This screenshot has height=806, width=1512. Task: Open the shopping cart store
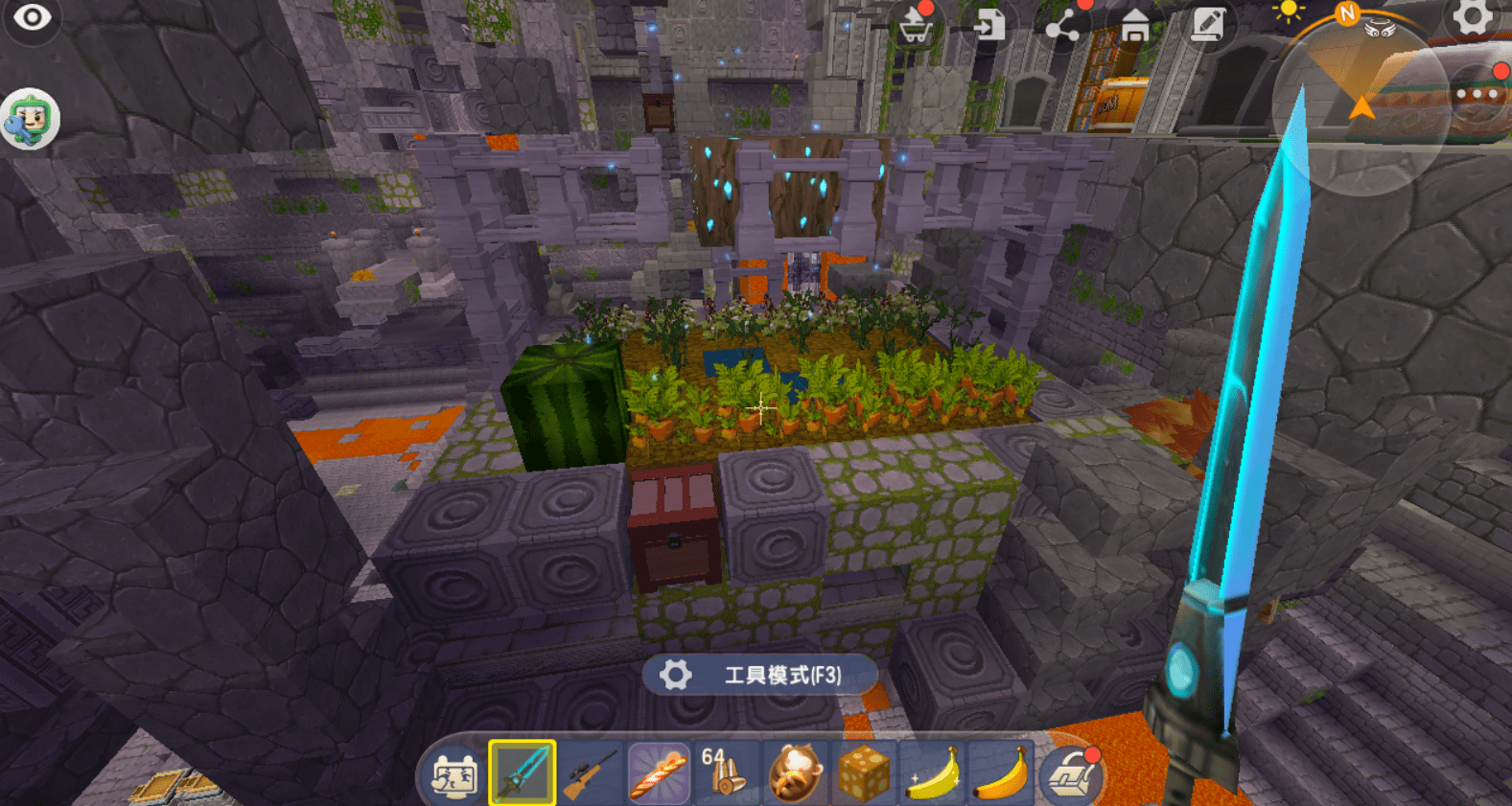[916, 27]
